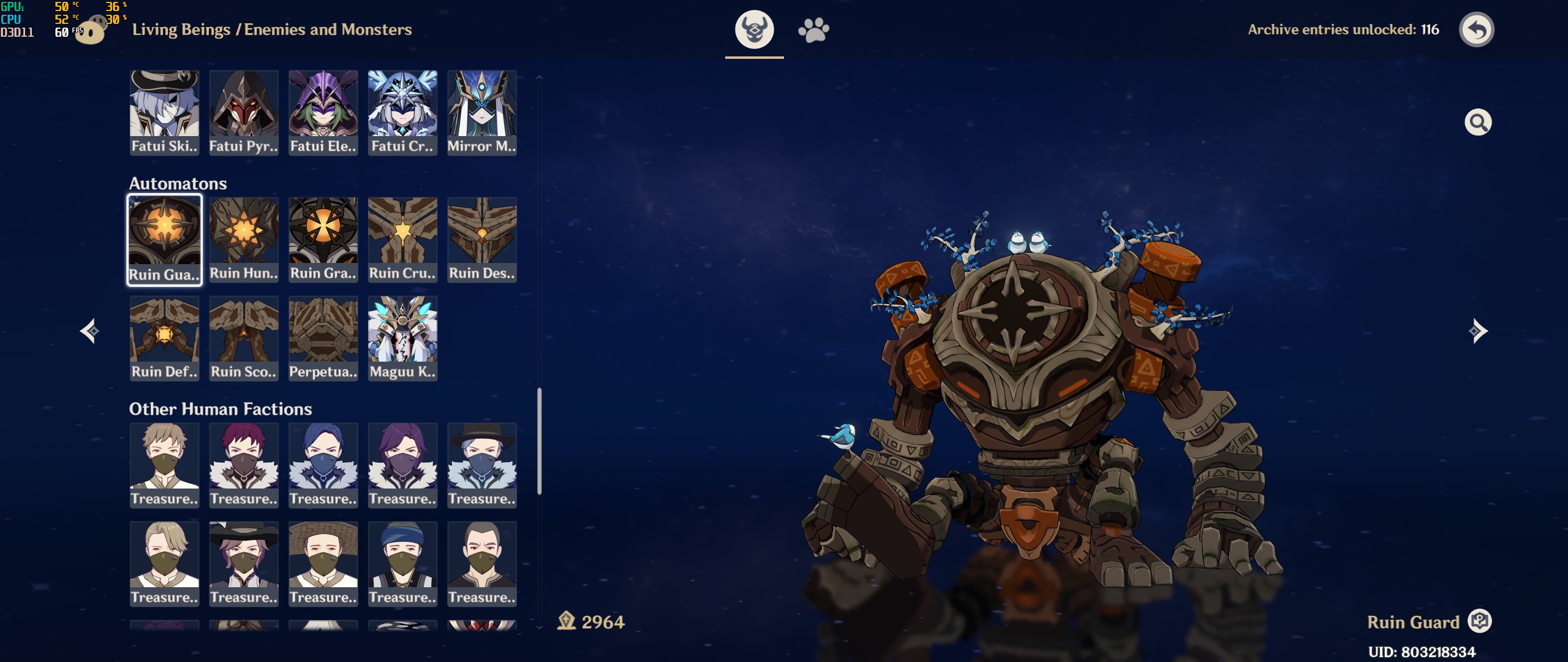Select the Ruin Defender entry
Screen dimensions: 1568x662
pos(164,338)
